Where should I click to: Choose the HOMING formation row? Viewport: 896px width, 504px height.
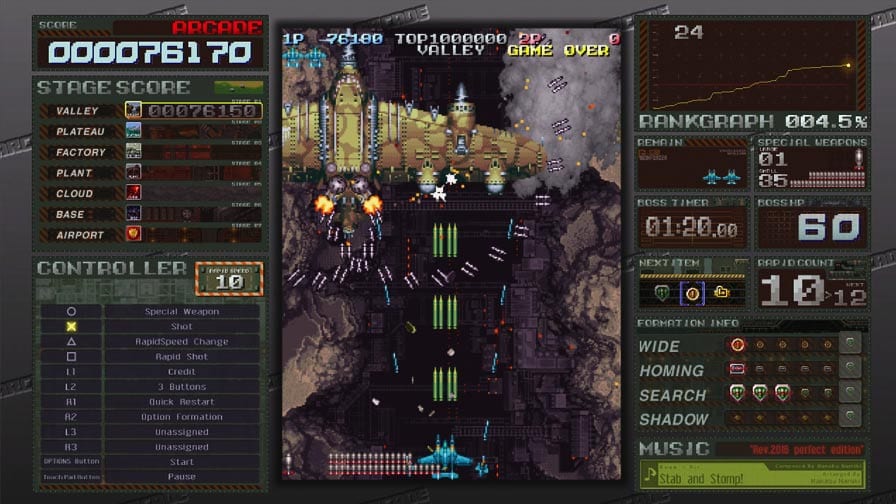coord(750,370)
